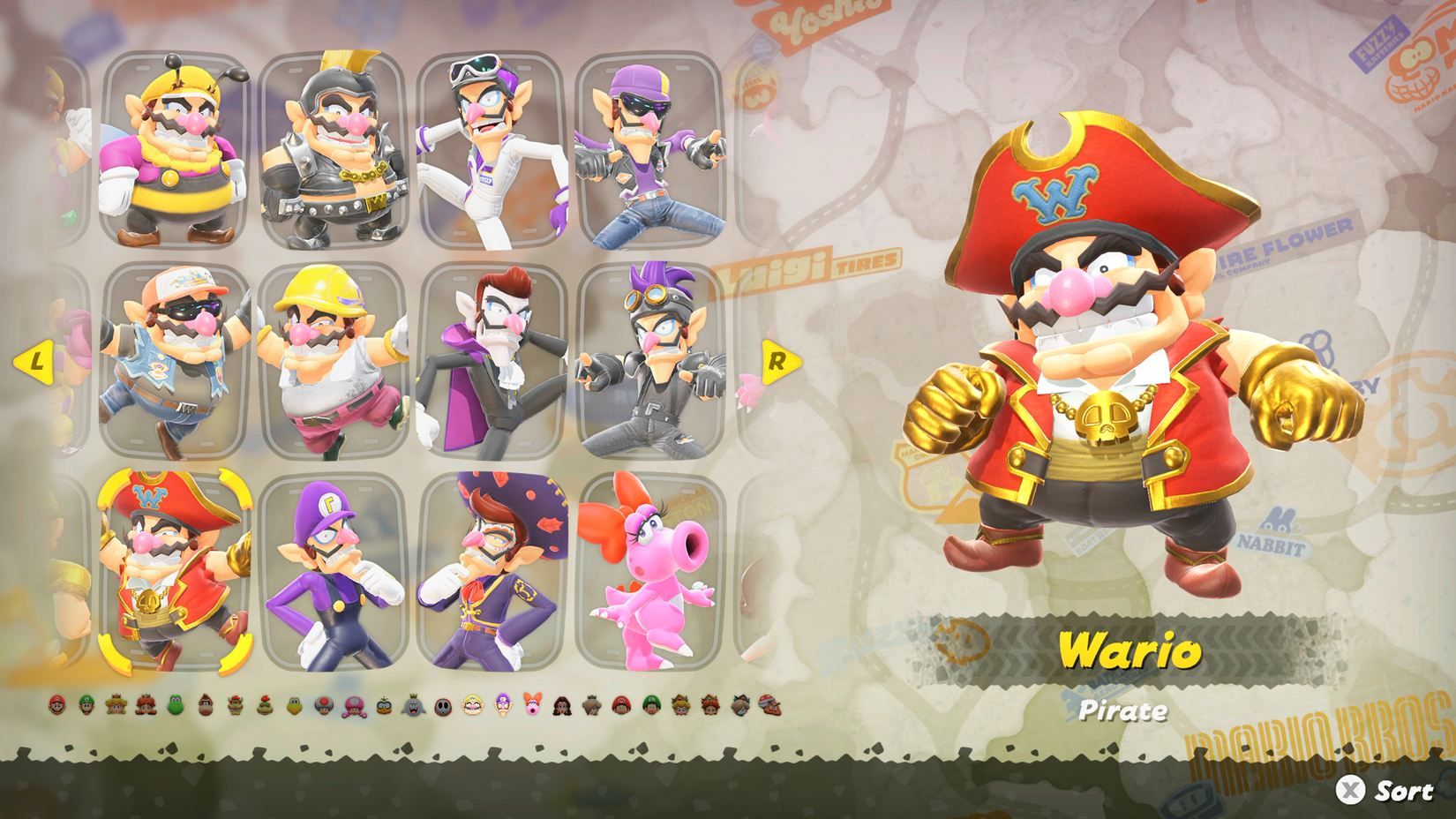
Task: Click the large Pirate Wario preview model
Action: (x=1121, y=353)
